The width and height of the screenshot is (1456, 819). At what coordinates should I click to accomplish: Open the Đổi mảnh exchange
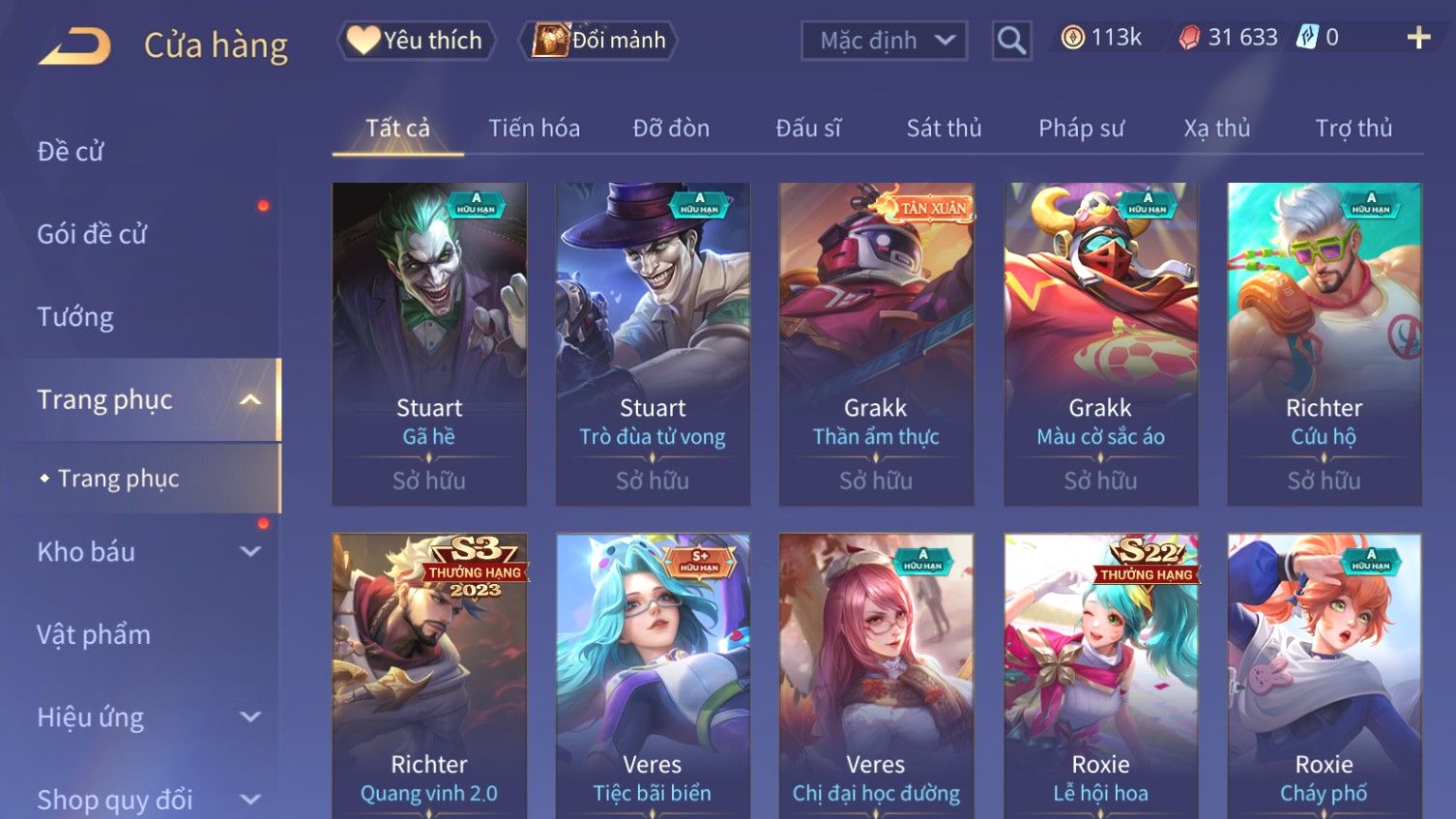(x=599, y=41)
